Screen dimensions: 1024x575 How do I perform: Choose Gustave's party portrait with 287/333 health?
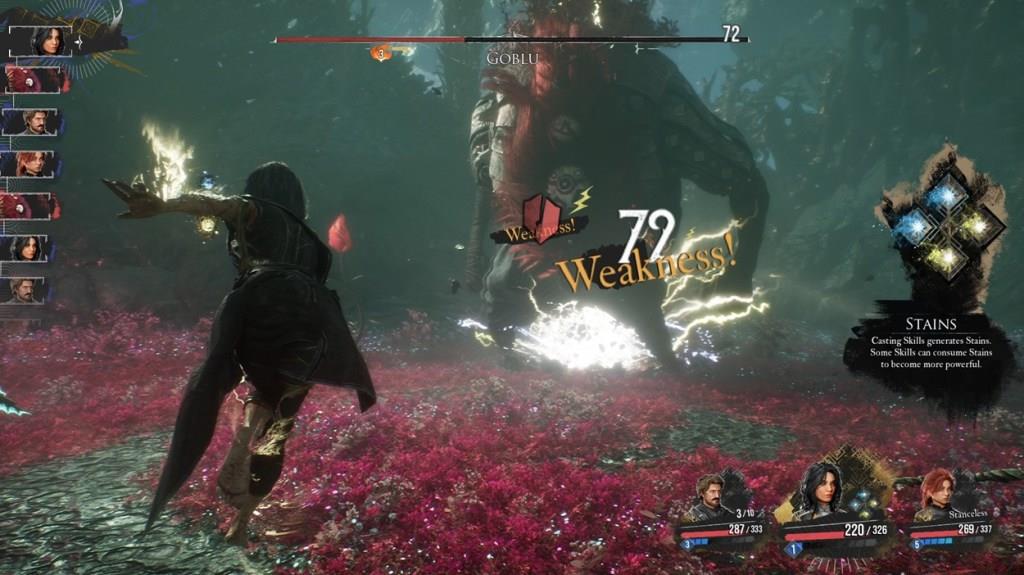coord(712,497)
